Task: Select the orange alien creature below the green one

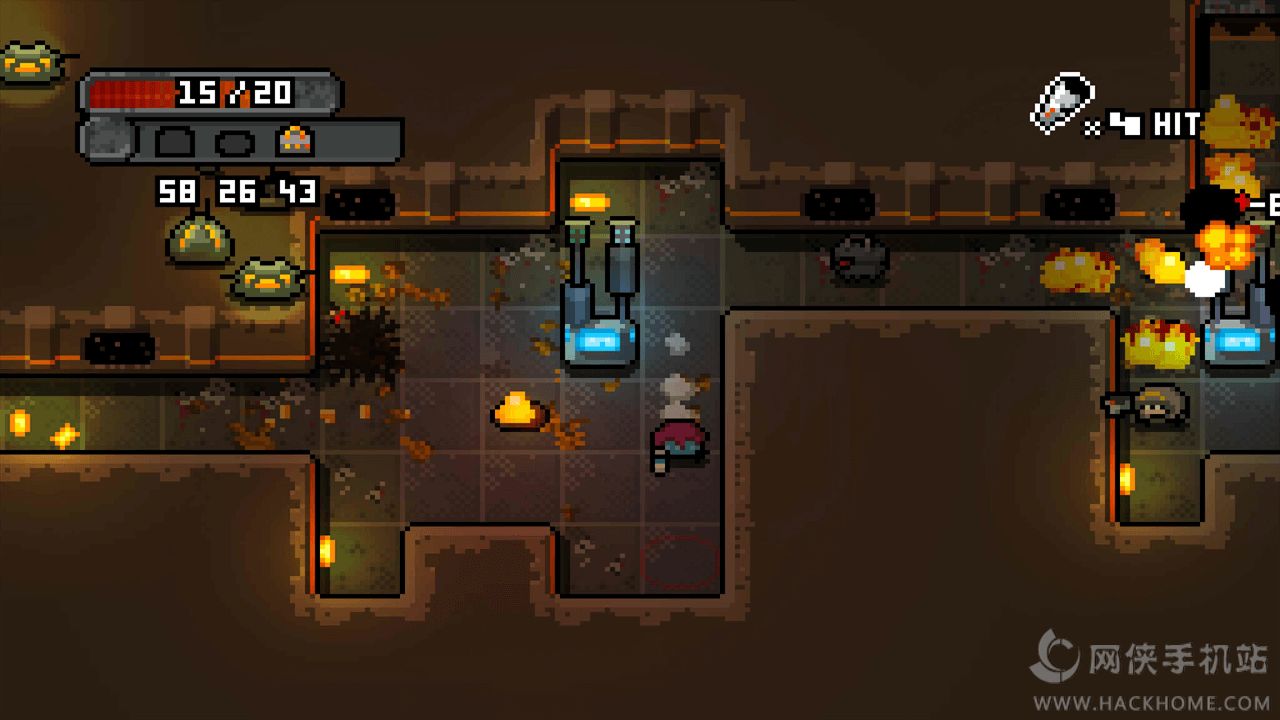Action: (268, 278)
